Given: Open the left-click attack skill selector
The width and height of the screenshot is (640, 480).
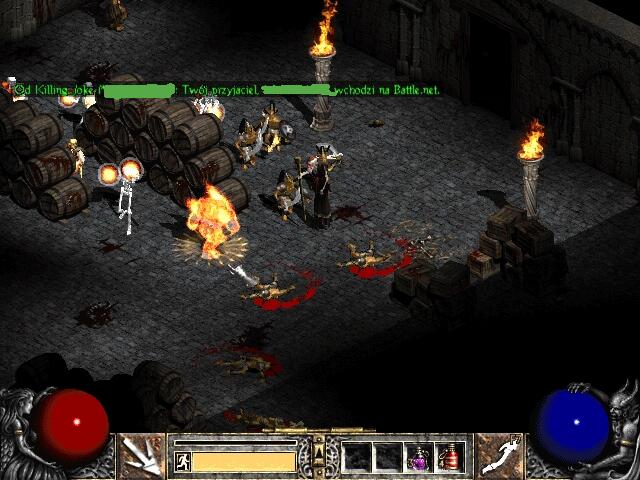Looking at the screenshot, I should coord(141,455).
